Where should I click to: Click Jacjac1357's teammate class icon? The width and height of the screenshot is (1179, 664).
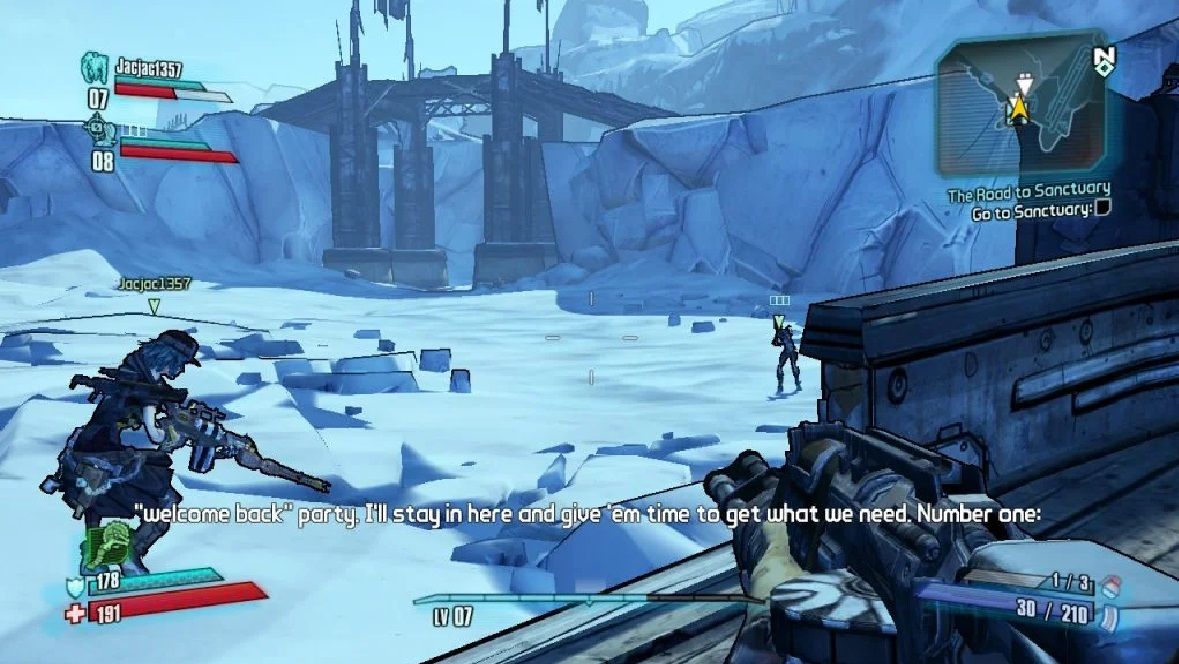click(96, 68)
